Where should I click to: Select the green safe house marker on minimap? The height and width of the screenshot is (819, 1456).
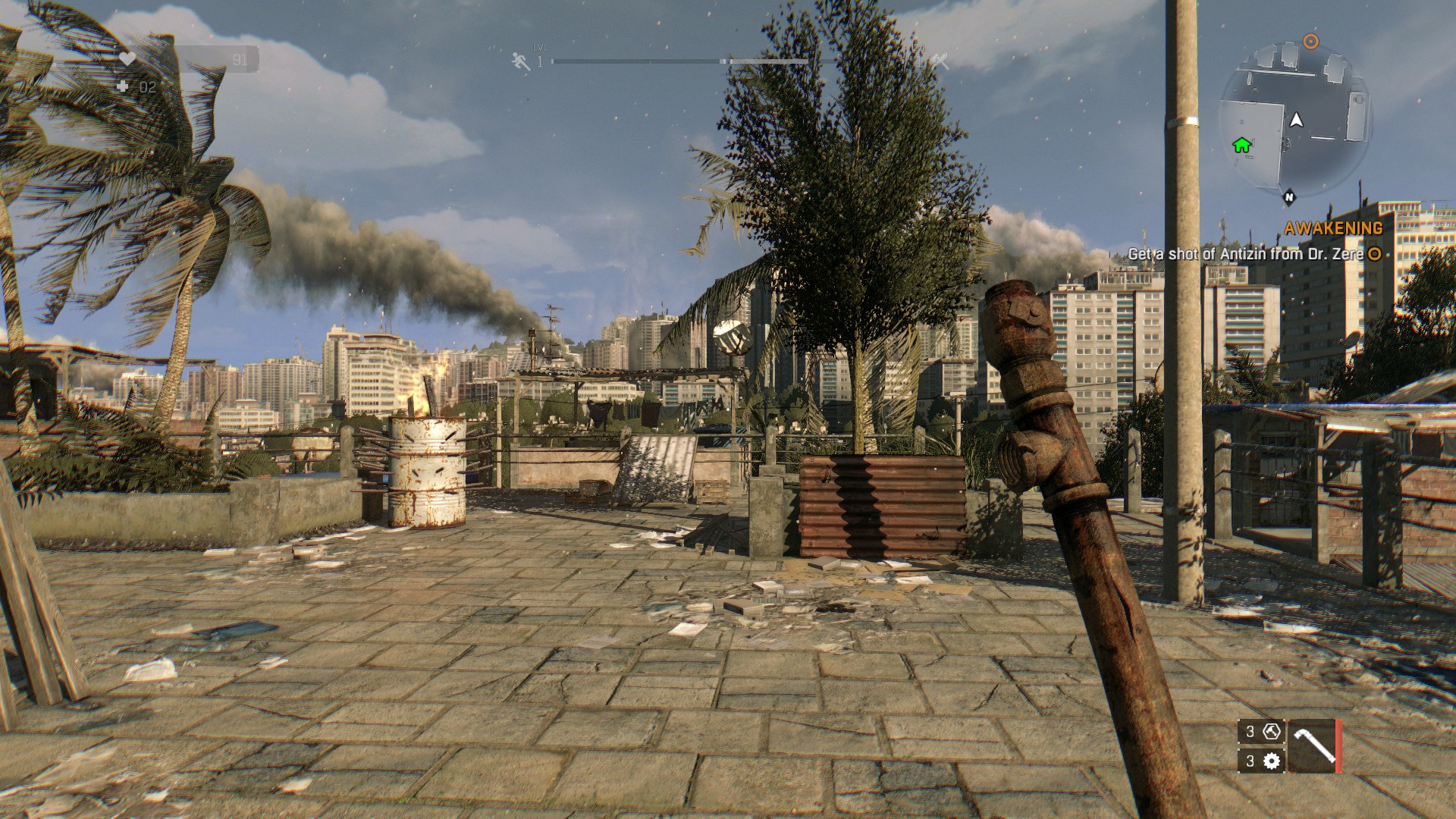pos(1241,144)
